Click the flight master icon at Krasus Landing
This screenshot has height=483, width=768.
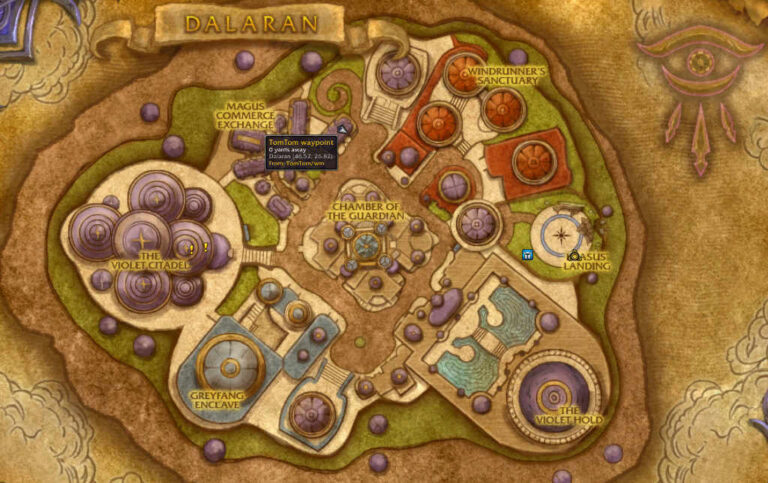coord(574,256)
